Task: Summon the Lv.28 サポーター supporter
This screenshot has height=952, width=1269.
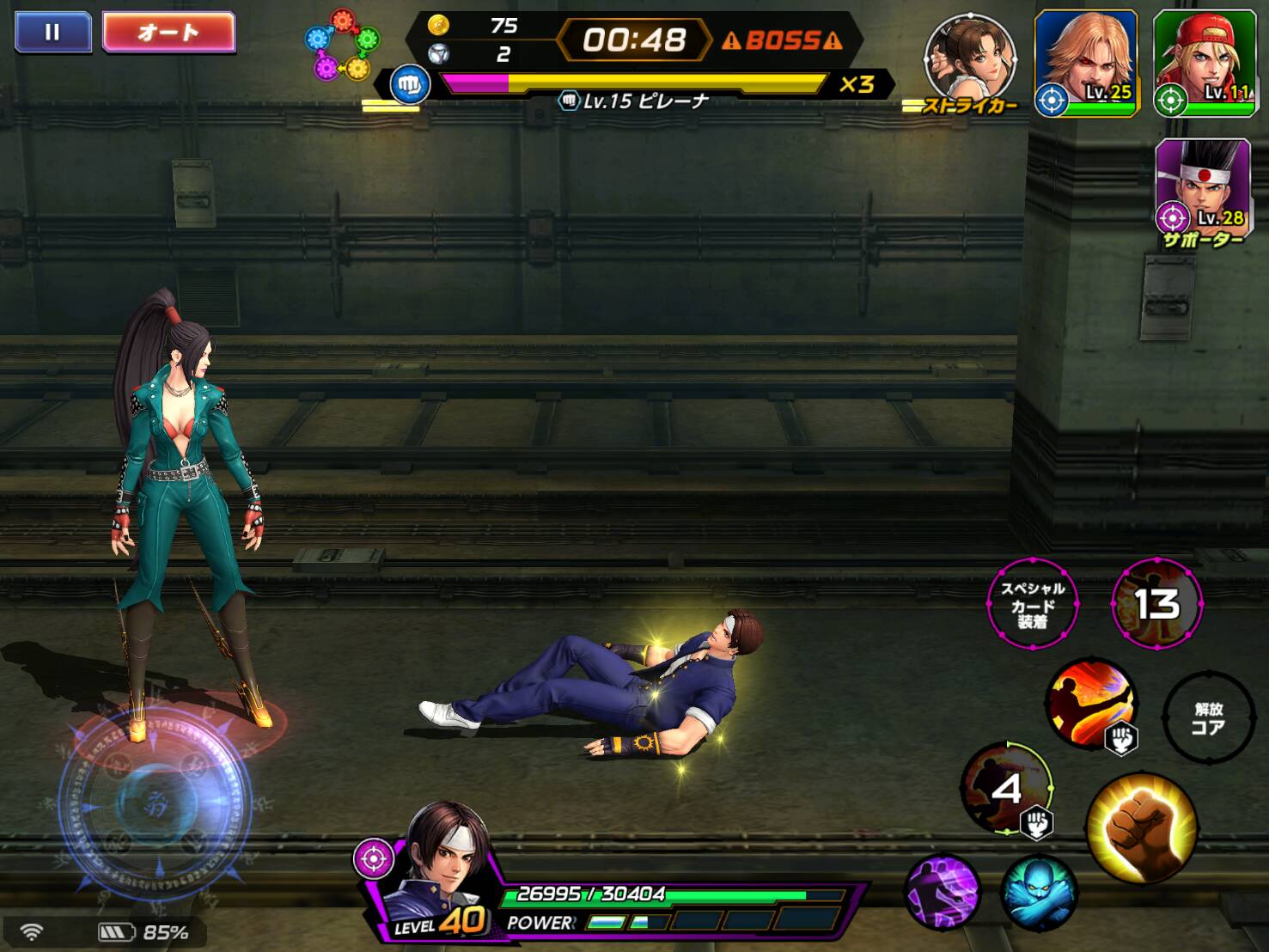Action: pyautogui.click(x=1202, y=187)
